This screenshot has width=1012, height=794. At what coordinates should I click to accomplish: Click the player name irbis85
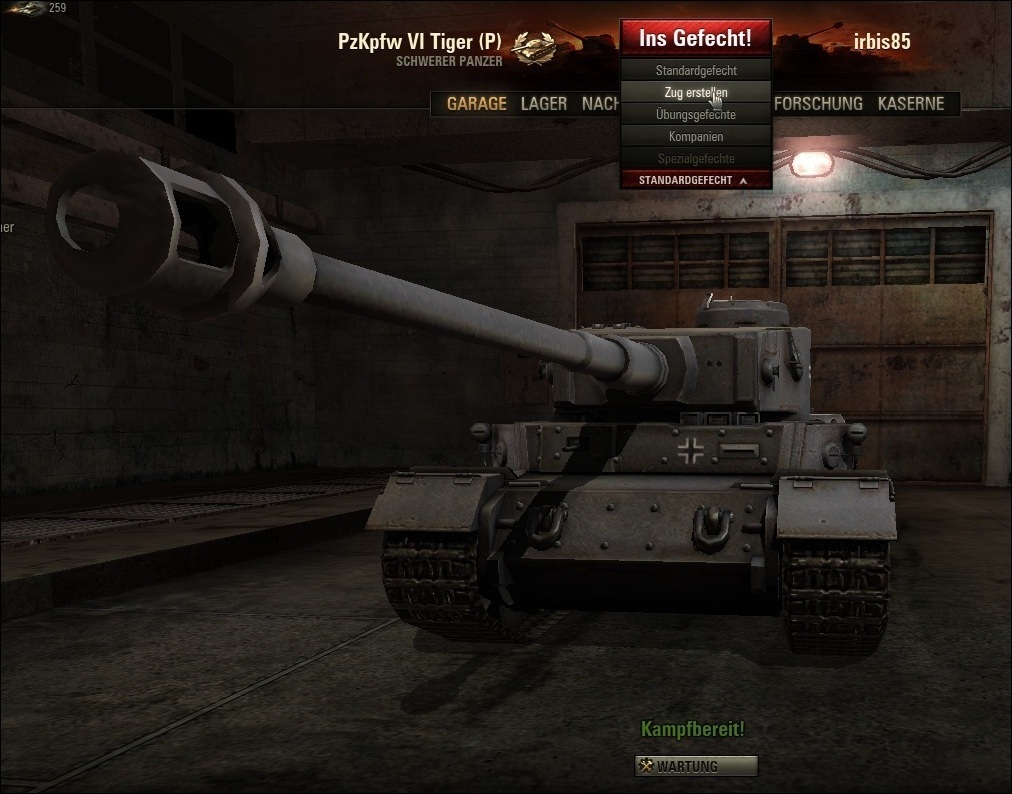[x=882, y=41]
